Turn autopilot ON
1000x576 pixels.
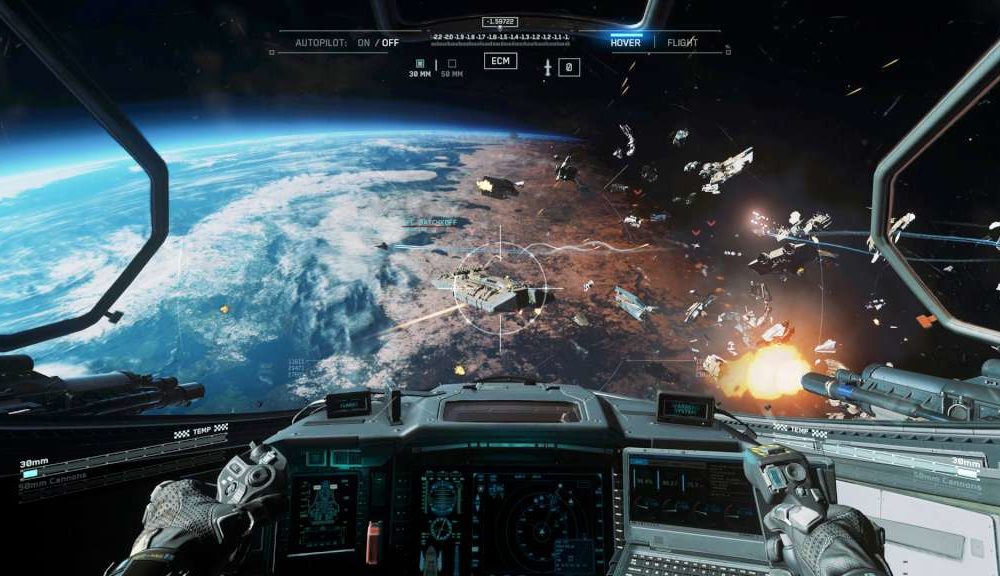363,42
